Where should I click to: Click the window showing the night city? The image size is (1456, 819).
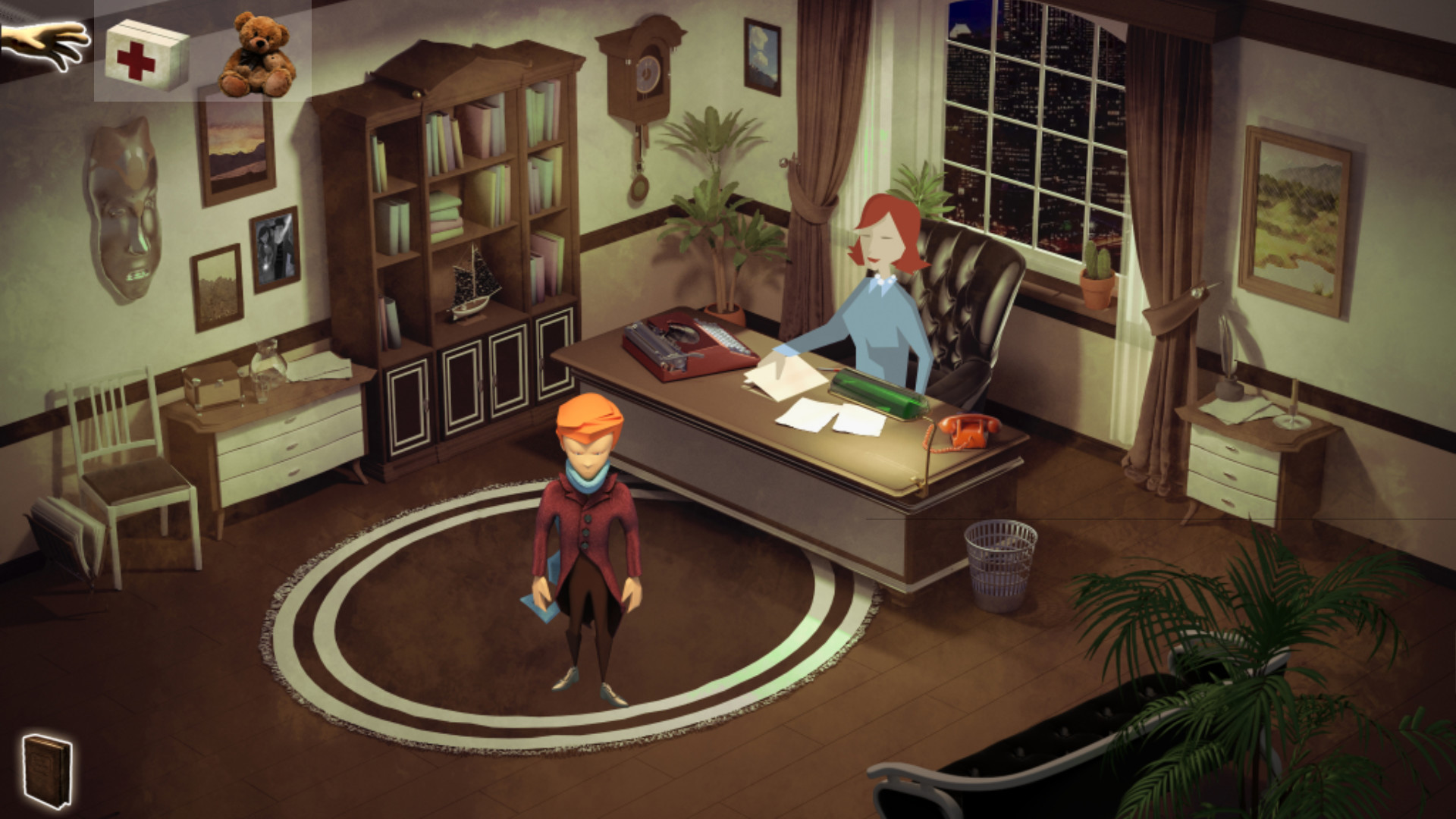pyautogui.click(x=1031, y=136)
